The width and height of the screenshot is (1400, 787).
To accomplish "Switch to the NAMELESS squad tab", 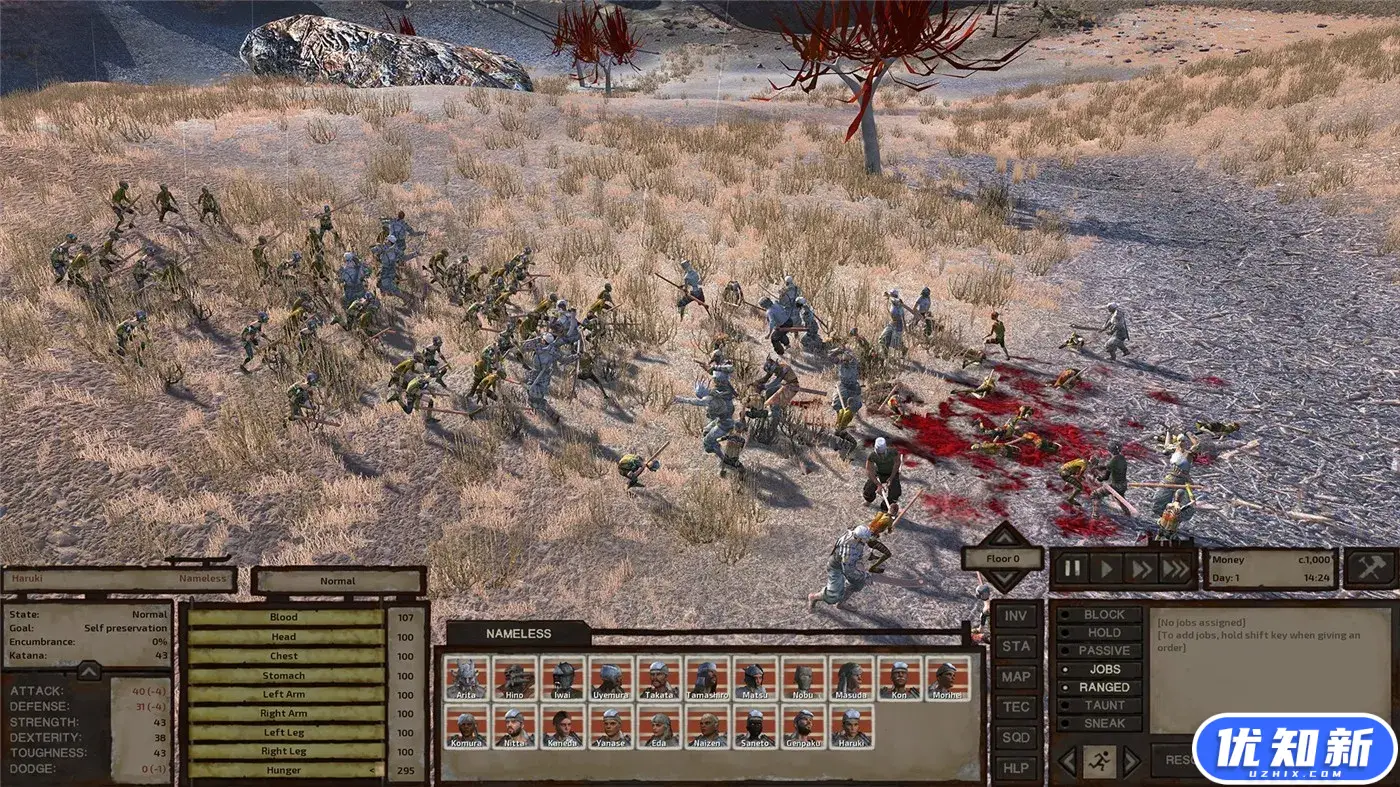I will pyautogui.click(x=518, y=633).
